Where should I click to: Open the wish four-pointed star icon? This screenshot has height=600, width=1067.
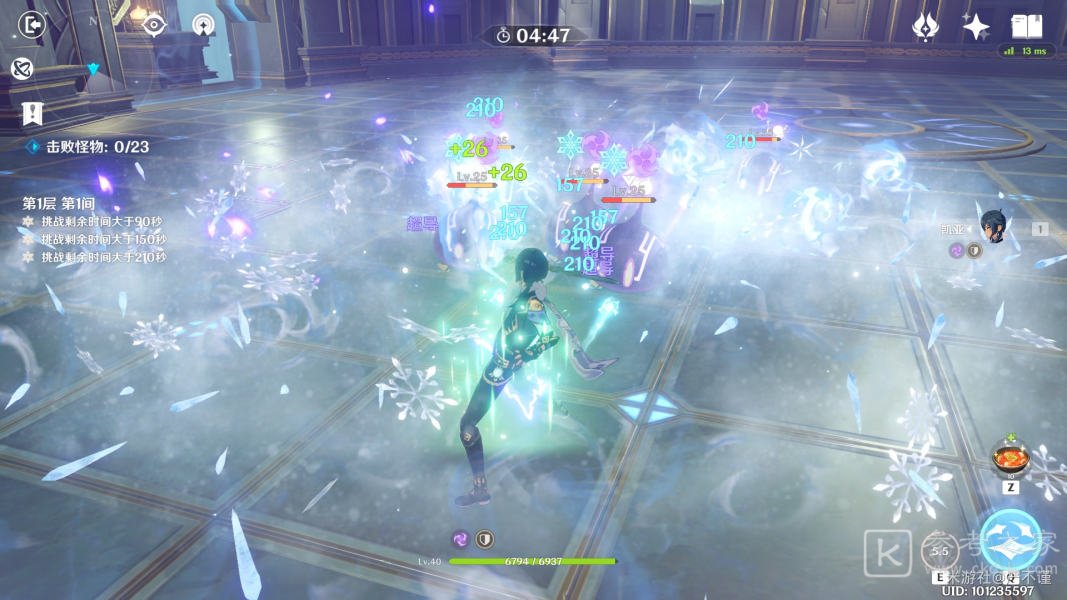coord(976,27)
